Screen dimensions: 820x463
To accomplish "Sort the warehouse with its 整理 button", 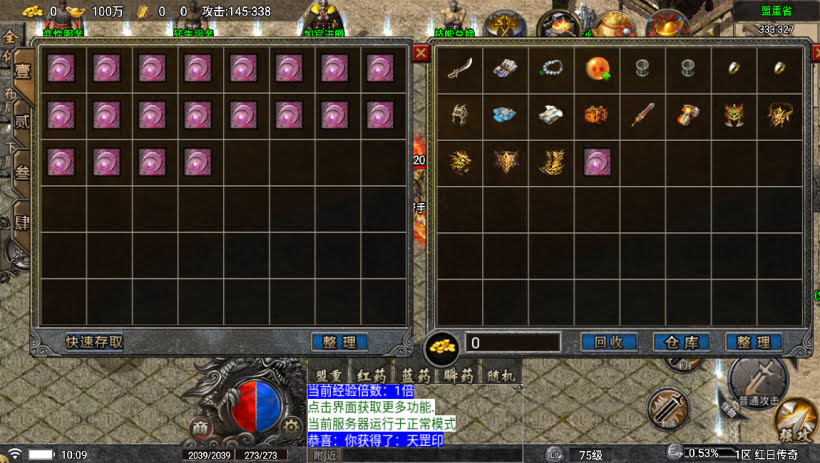I will tap(339, 342).
